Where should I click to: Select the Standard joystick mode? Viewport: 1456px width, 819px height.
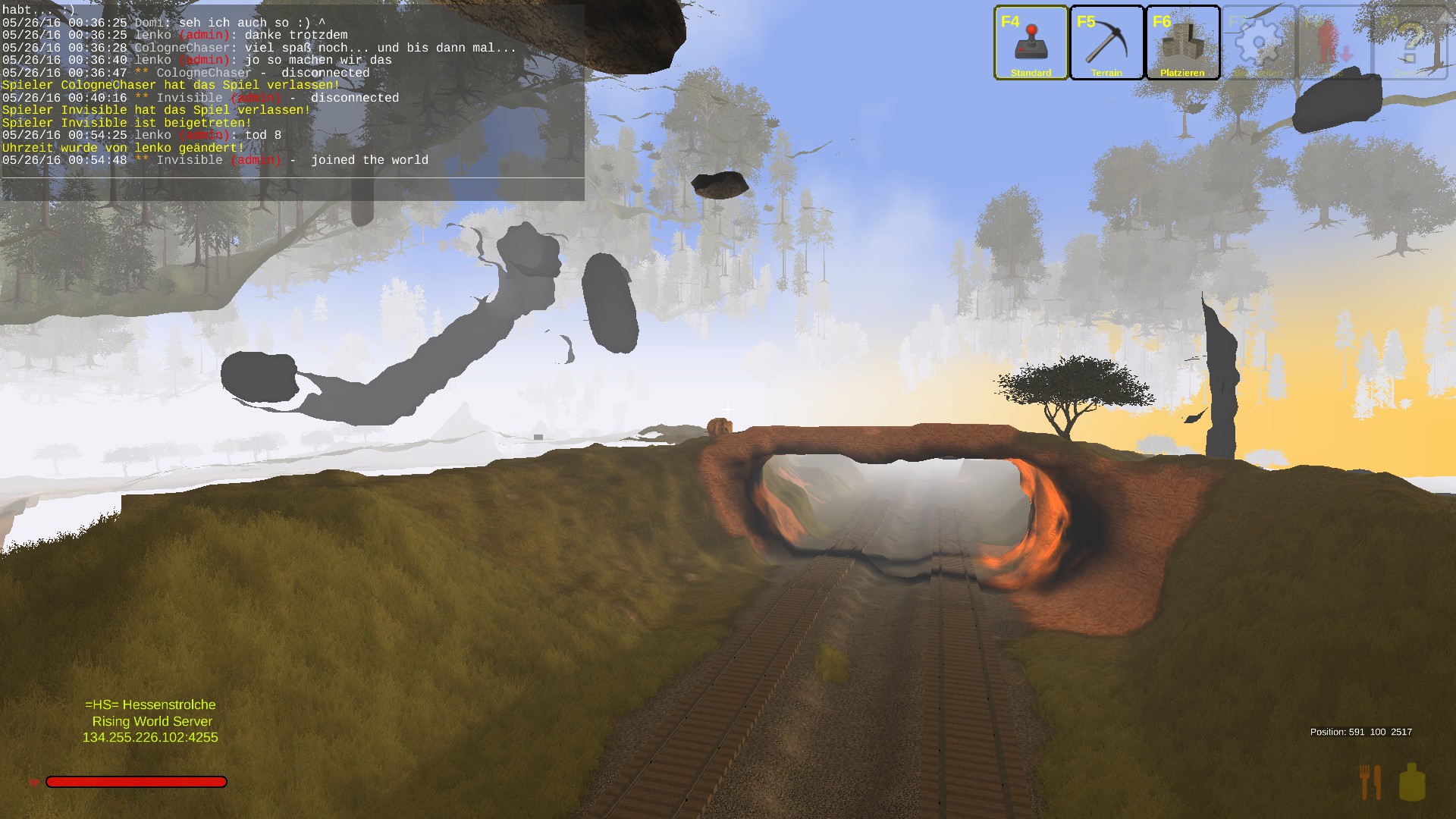[1031, 42]
